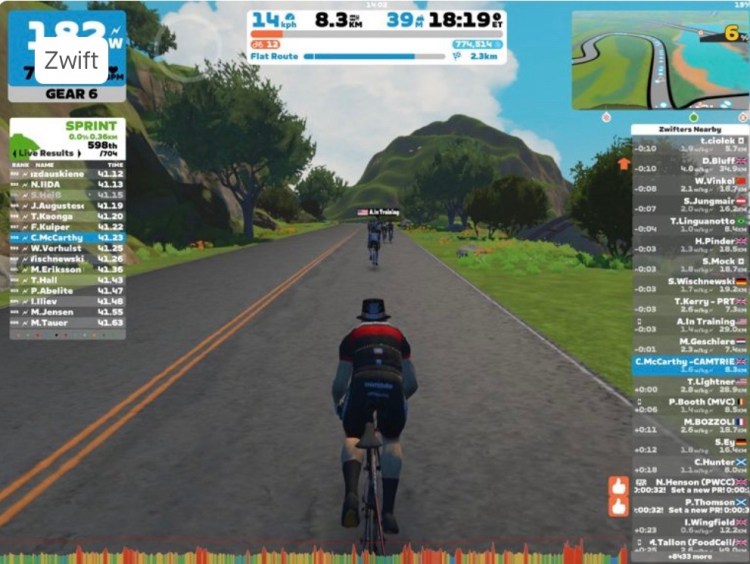
Task: Choose M.BOZZOLI rider entry
Action: click(x=690, y=426)
